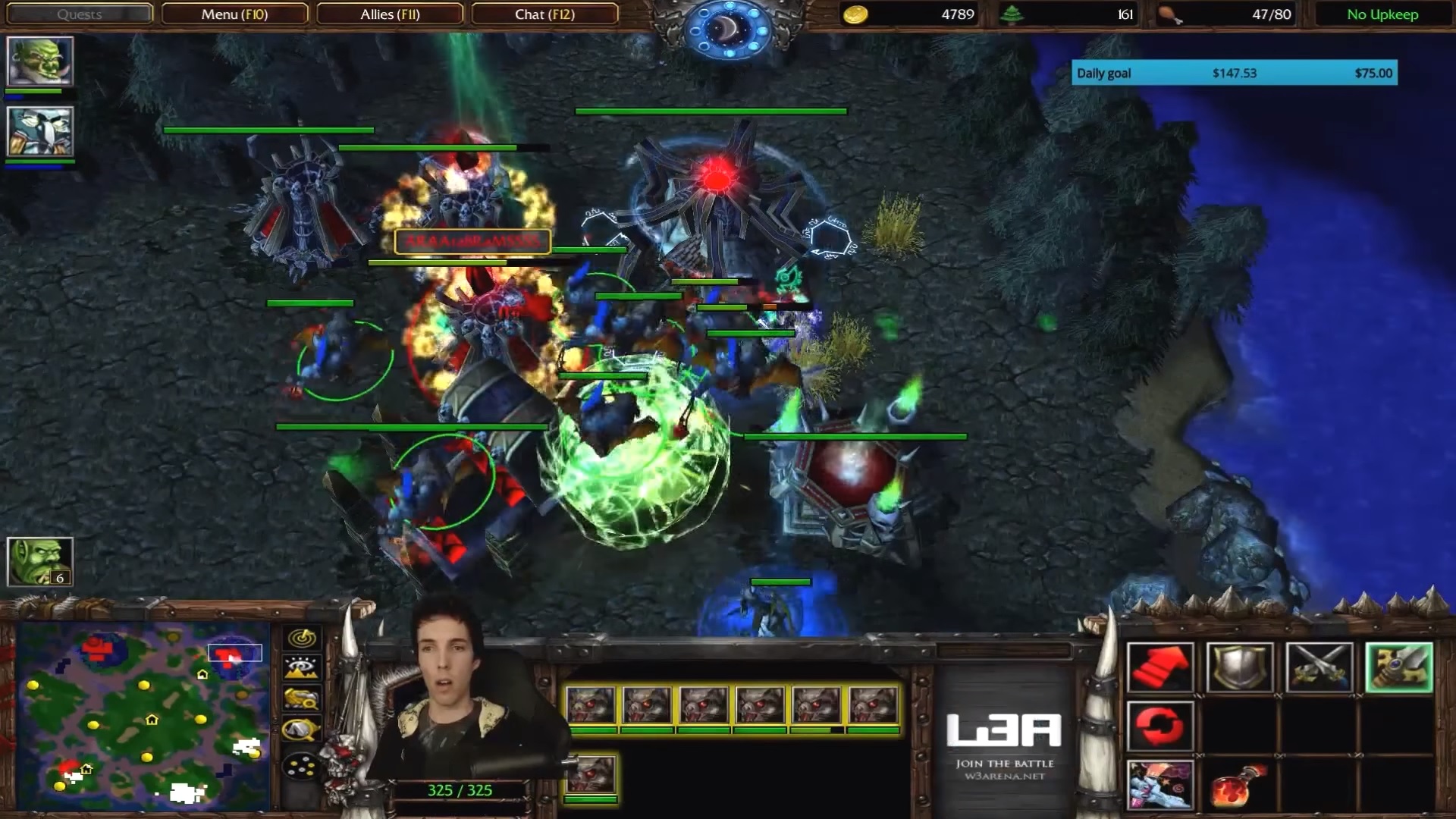Open the Menu (F10)
This screenshot has width=1456, height=819.
(x=234, y=14)
